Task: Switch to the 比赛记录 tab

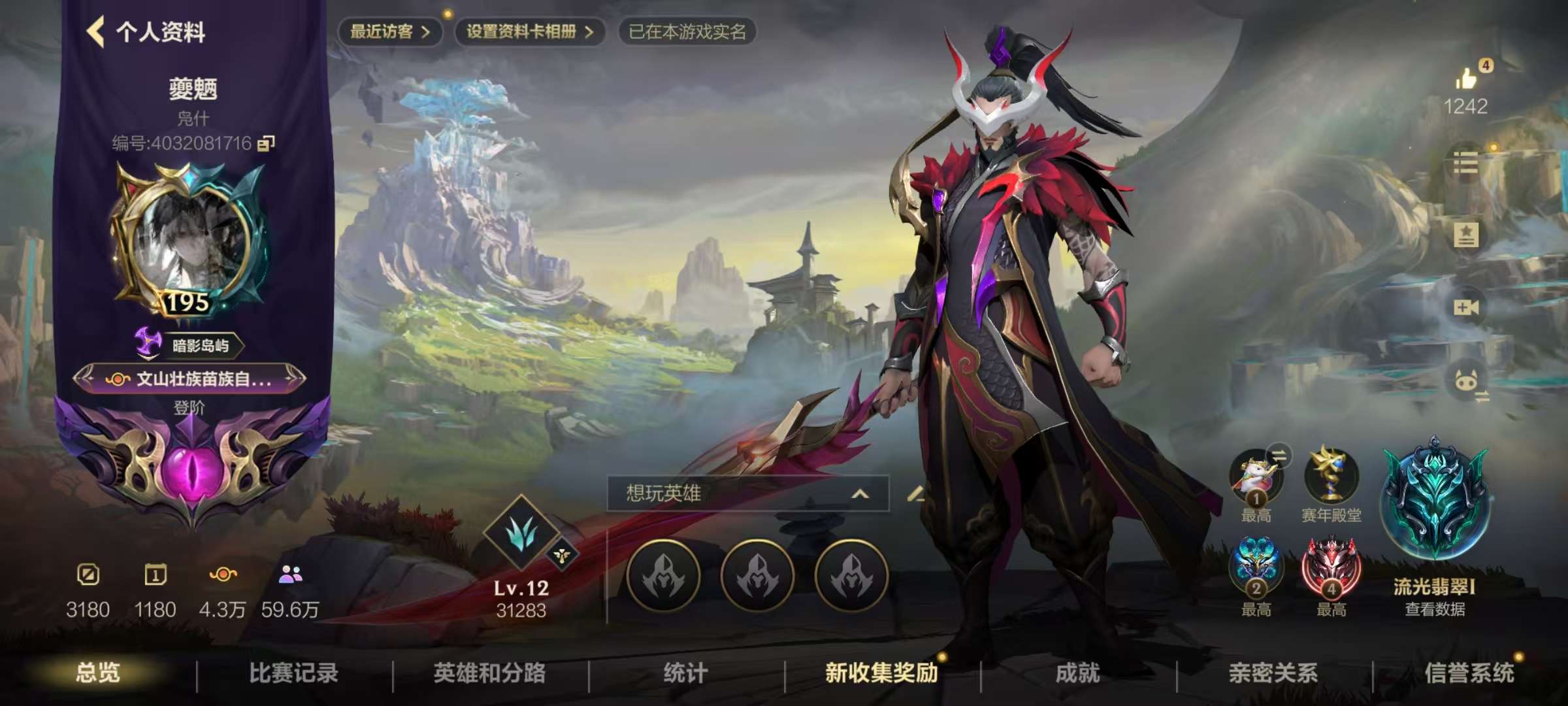Action: [x=293, y=673]
